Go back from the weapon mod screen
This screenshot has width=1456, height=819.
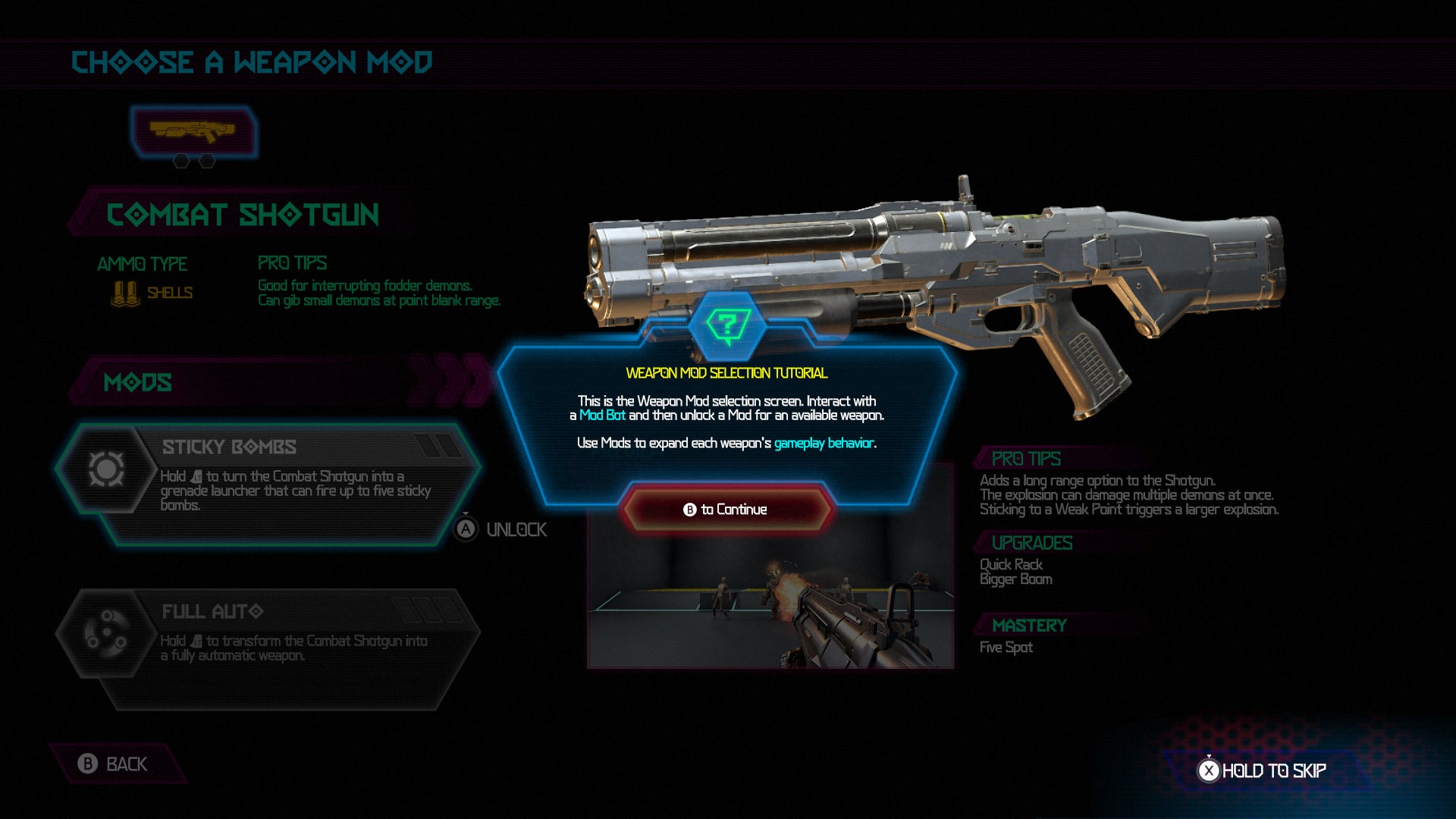click(114, 764)
